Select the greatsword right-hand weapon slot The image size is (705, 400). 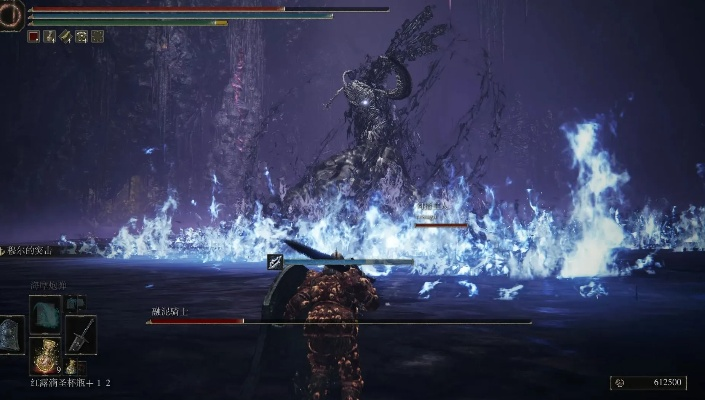pyautogui.click(x=80, y=335)
